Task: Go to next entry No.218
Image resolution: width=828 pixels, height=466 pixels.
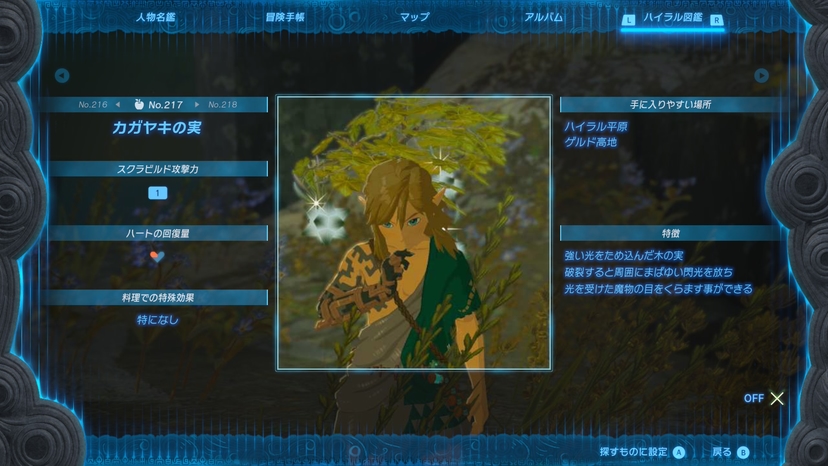Action: point(218,104)
